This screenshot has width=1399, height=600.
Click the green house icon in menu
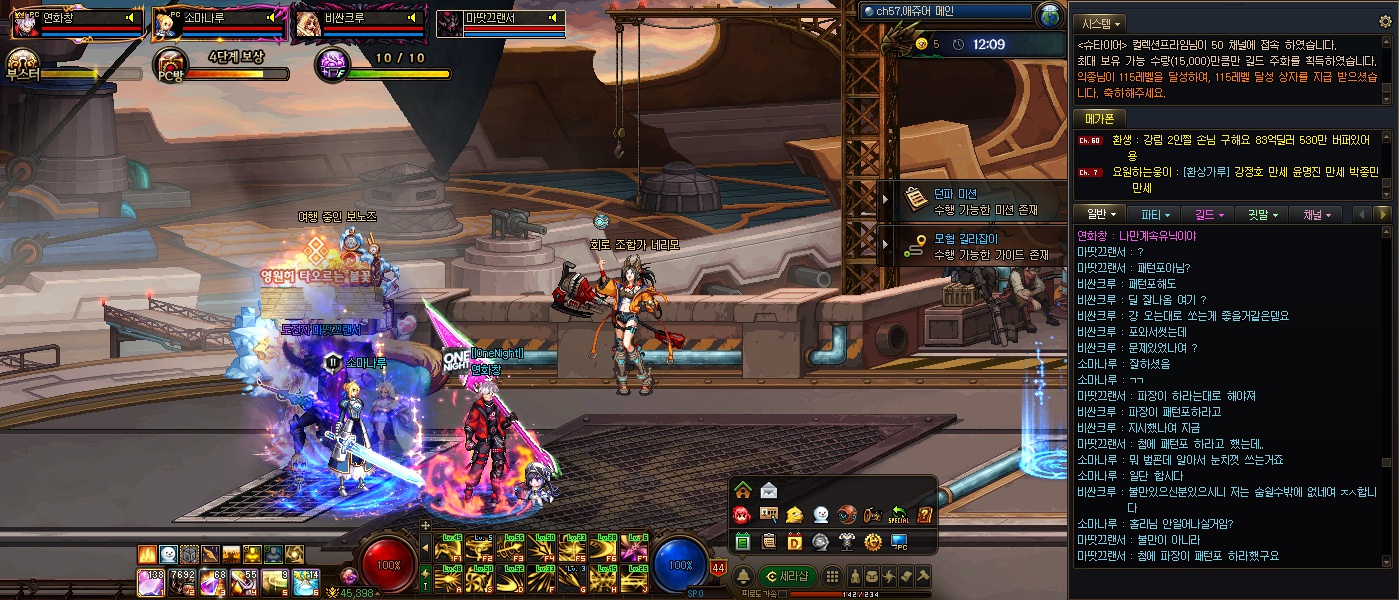click(743, 490)
